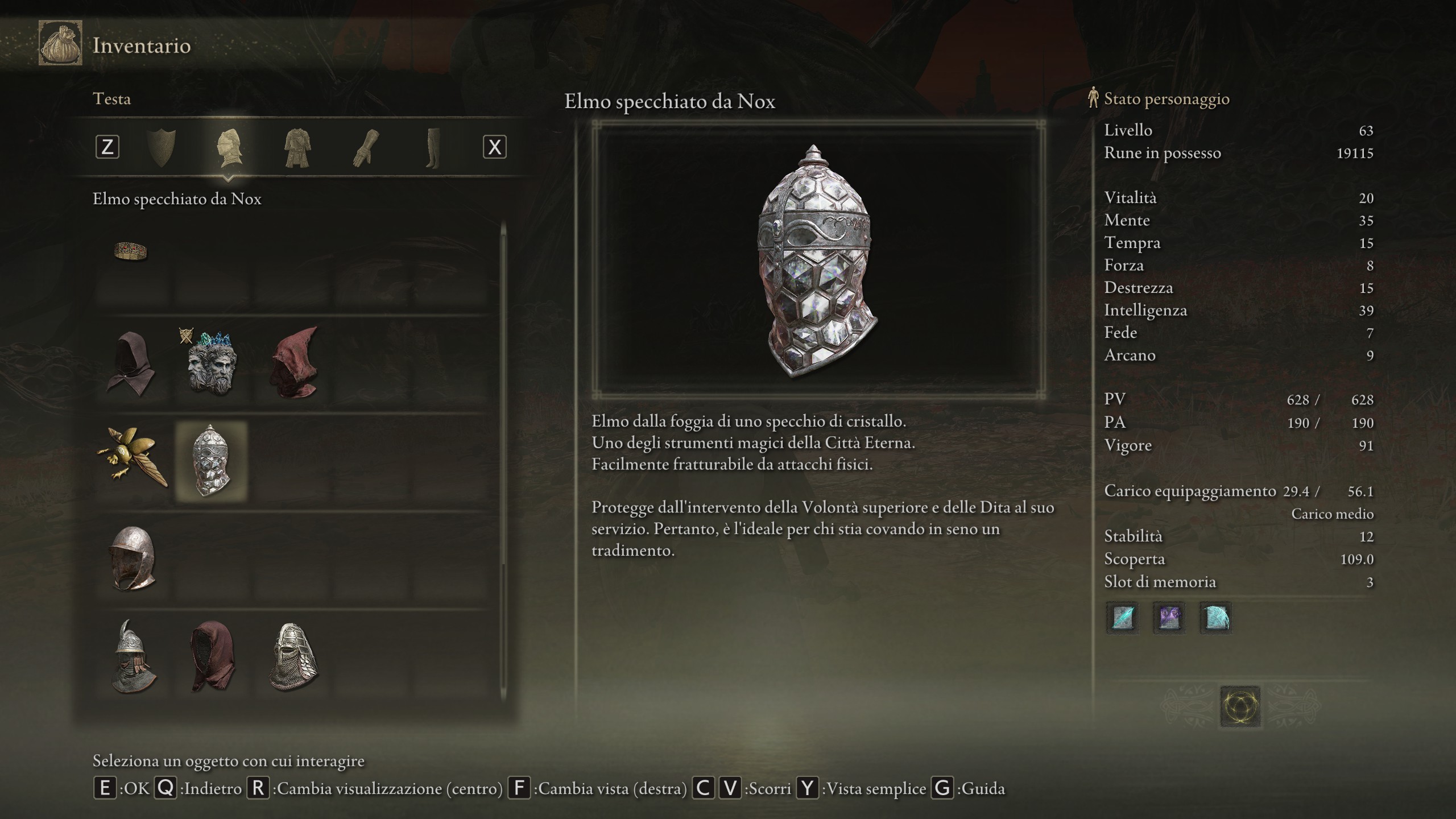Select the plain rounded iron helmet
This screenshot has width=1456, height=819.
point(132,557)
